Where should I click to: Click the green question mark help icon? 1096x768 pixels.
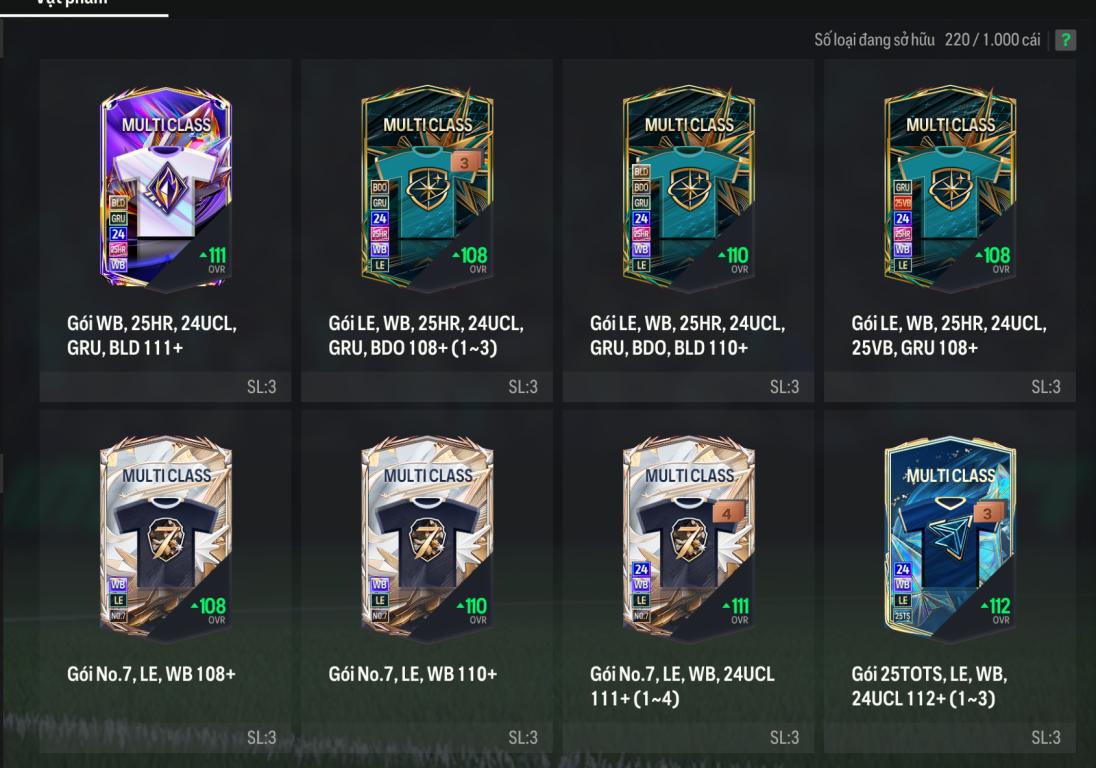(1066, 40)
